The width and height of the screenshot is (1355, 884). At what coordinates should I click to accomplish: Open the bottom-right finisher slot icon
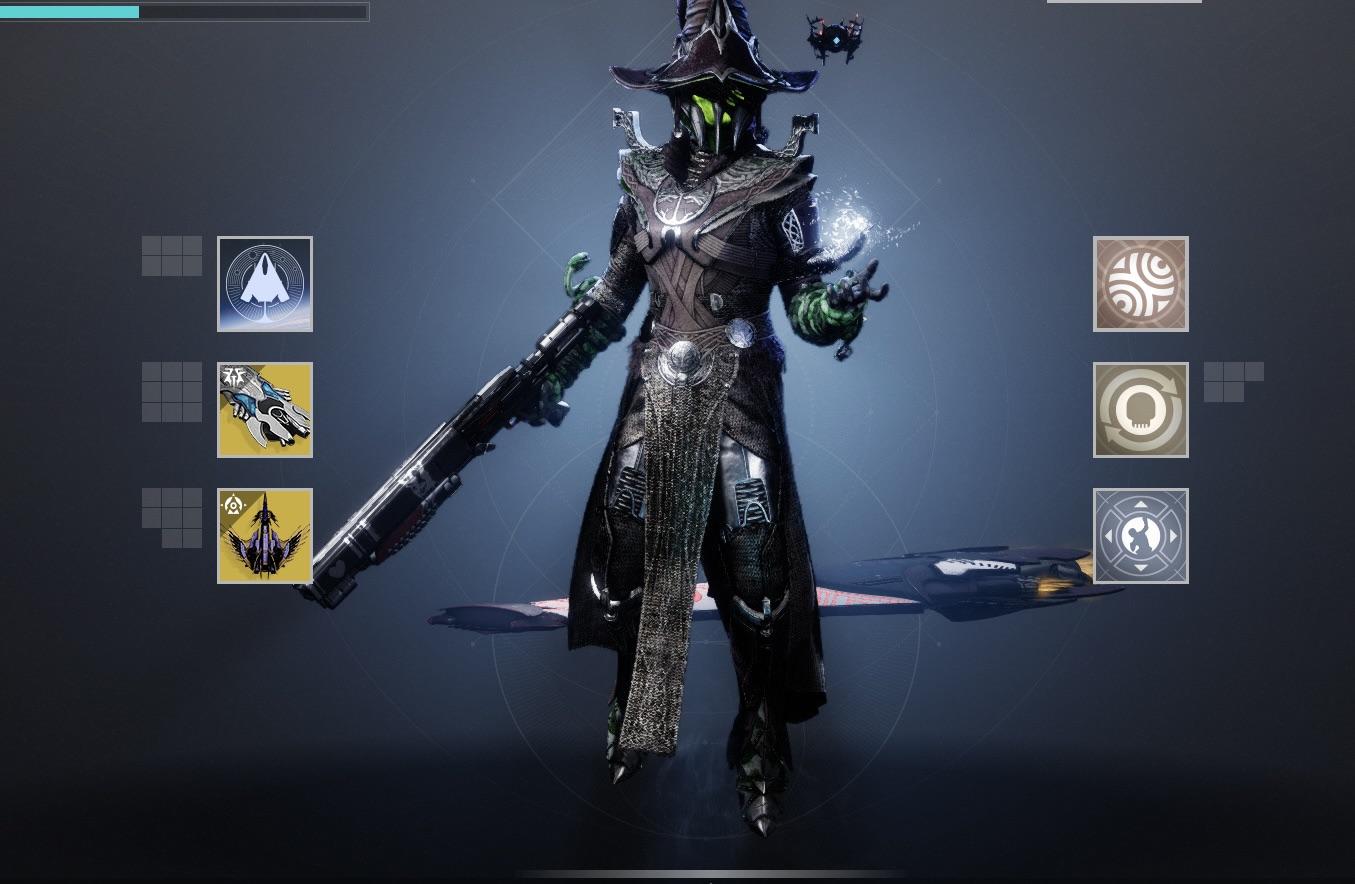click(1140, 535)
